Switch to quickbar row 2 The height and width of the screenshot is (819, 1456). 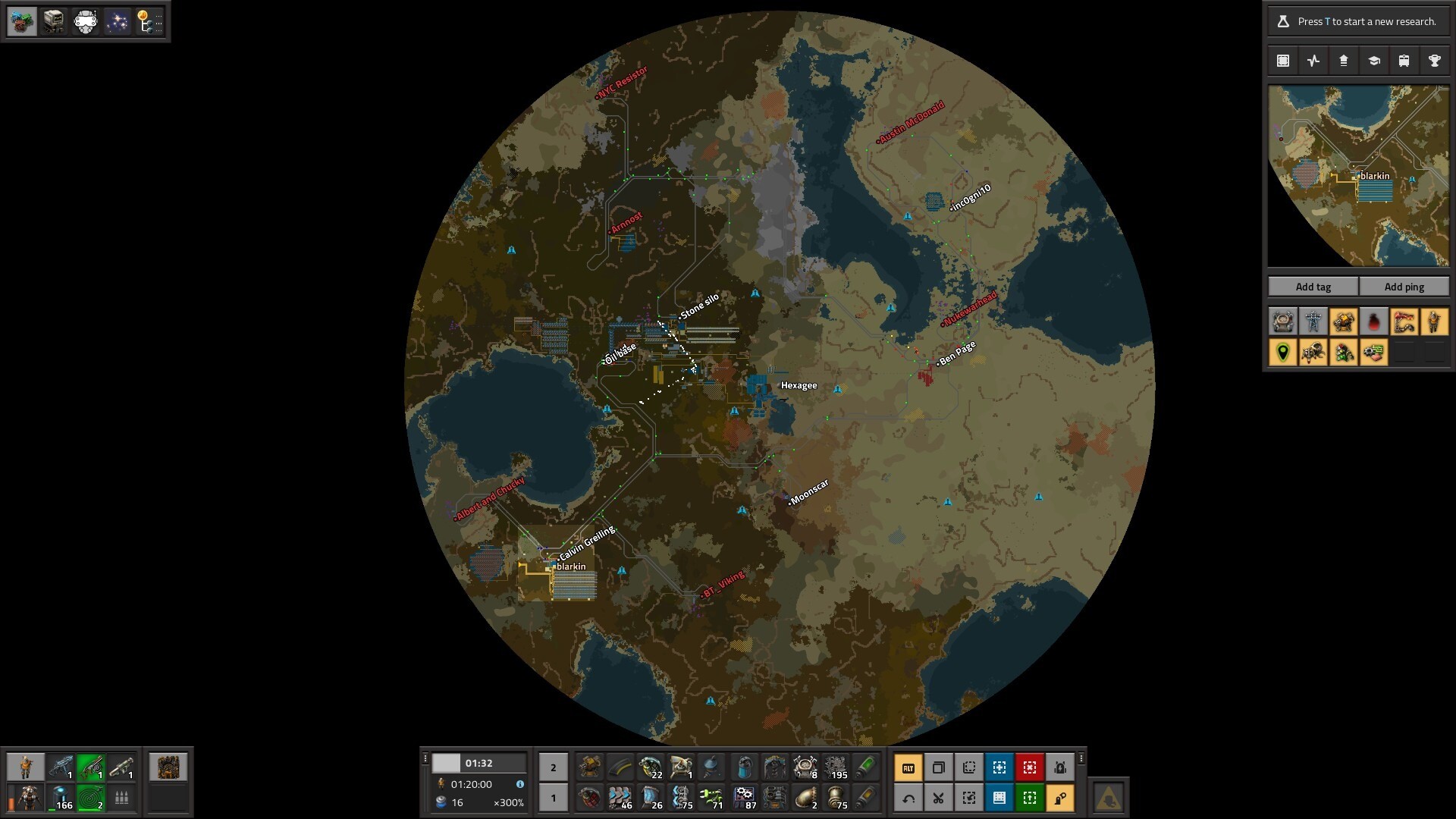[x=553, y=768]
